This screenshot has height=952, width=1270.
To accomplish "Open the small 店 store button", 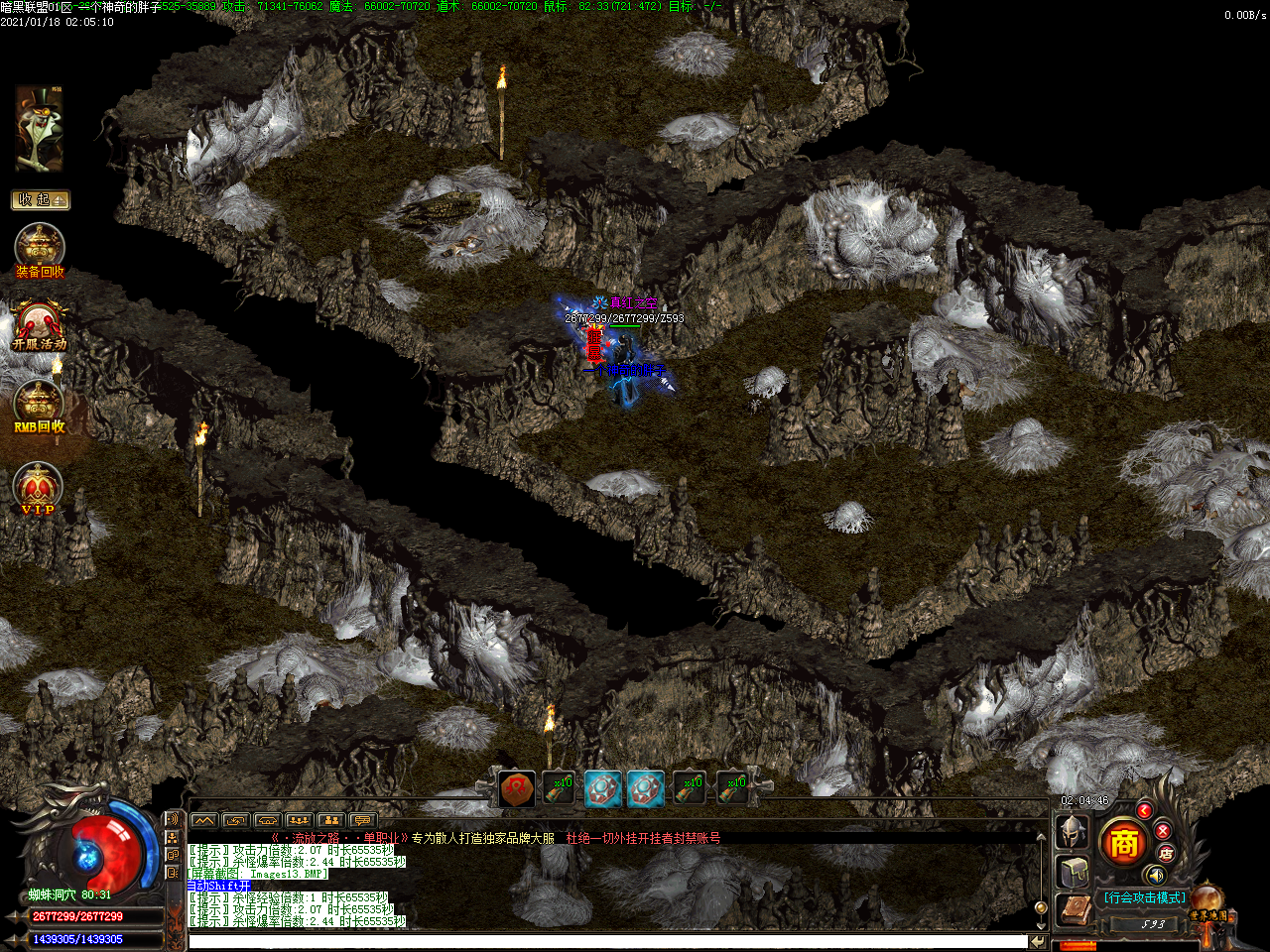I will pyautogui.click(x=1166, y=853).
